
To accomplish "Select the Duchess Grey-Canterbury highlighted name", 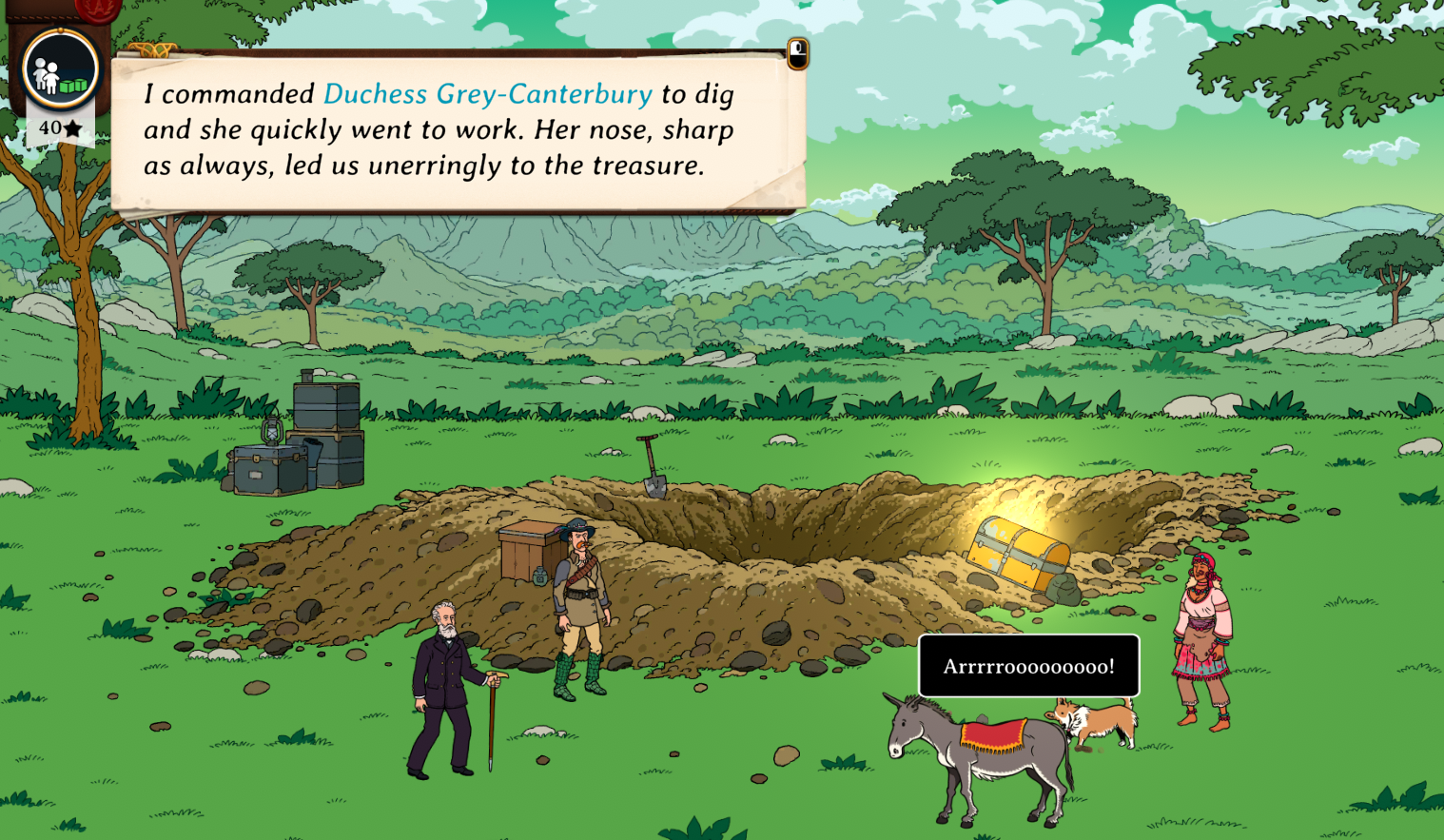I will [x=487, y=94].
